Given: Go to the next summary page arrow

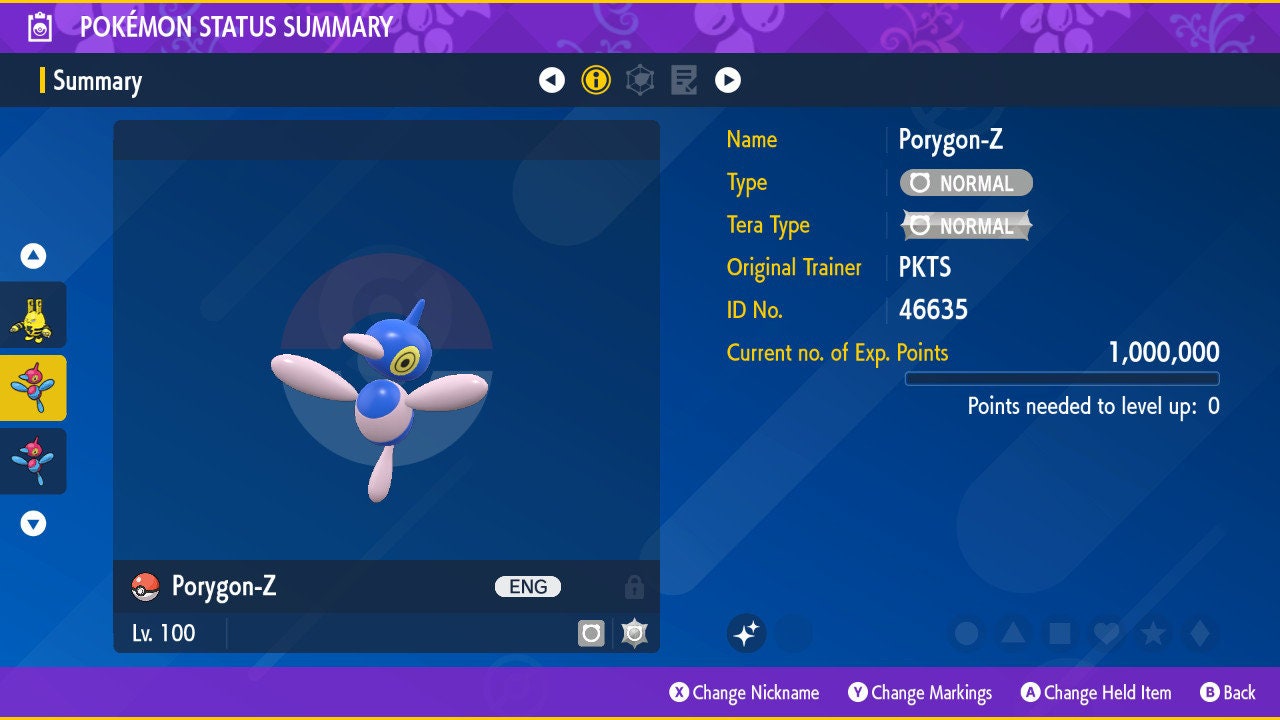Looking at the screenshot, I should [728, 80].
